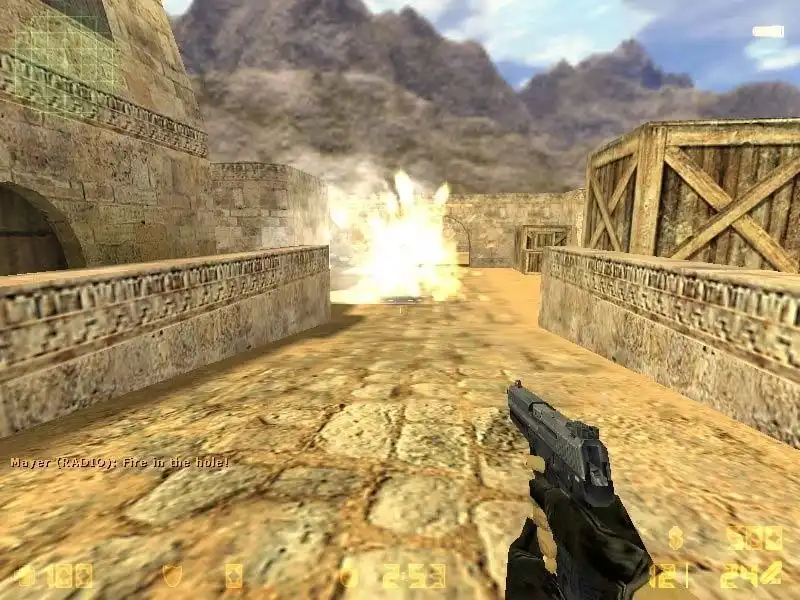Viewport: 800px width, 600px height.
Task: Click the health cross icon
Action: pos(24,576)
